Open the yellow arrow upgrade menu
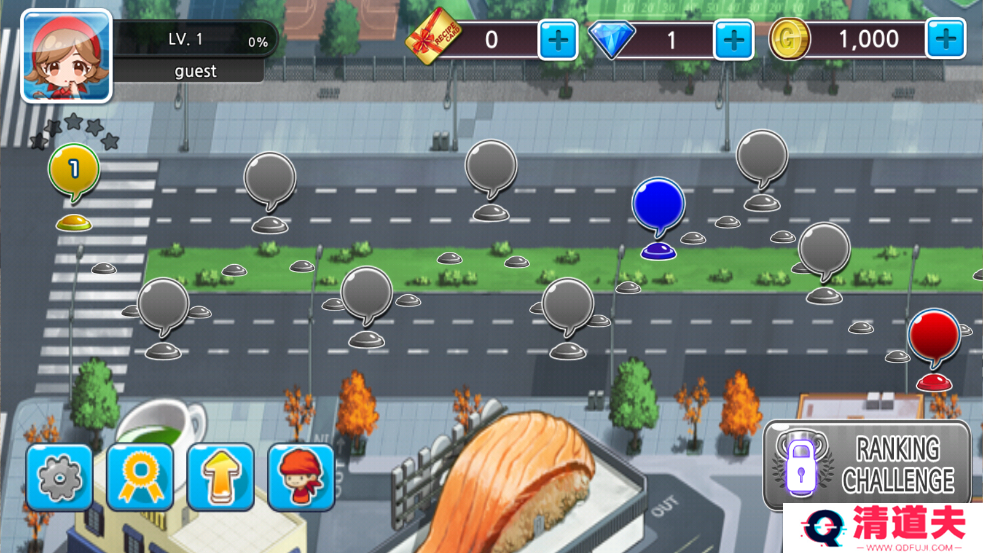983x553 pixels. click(x=220, y=477)
